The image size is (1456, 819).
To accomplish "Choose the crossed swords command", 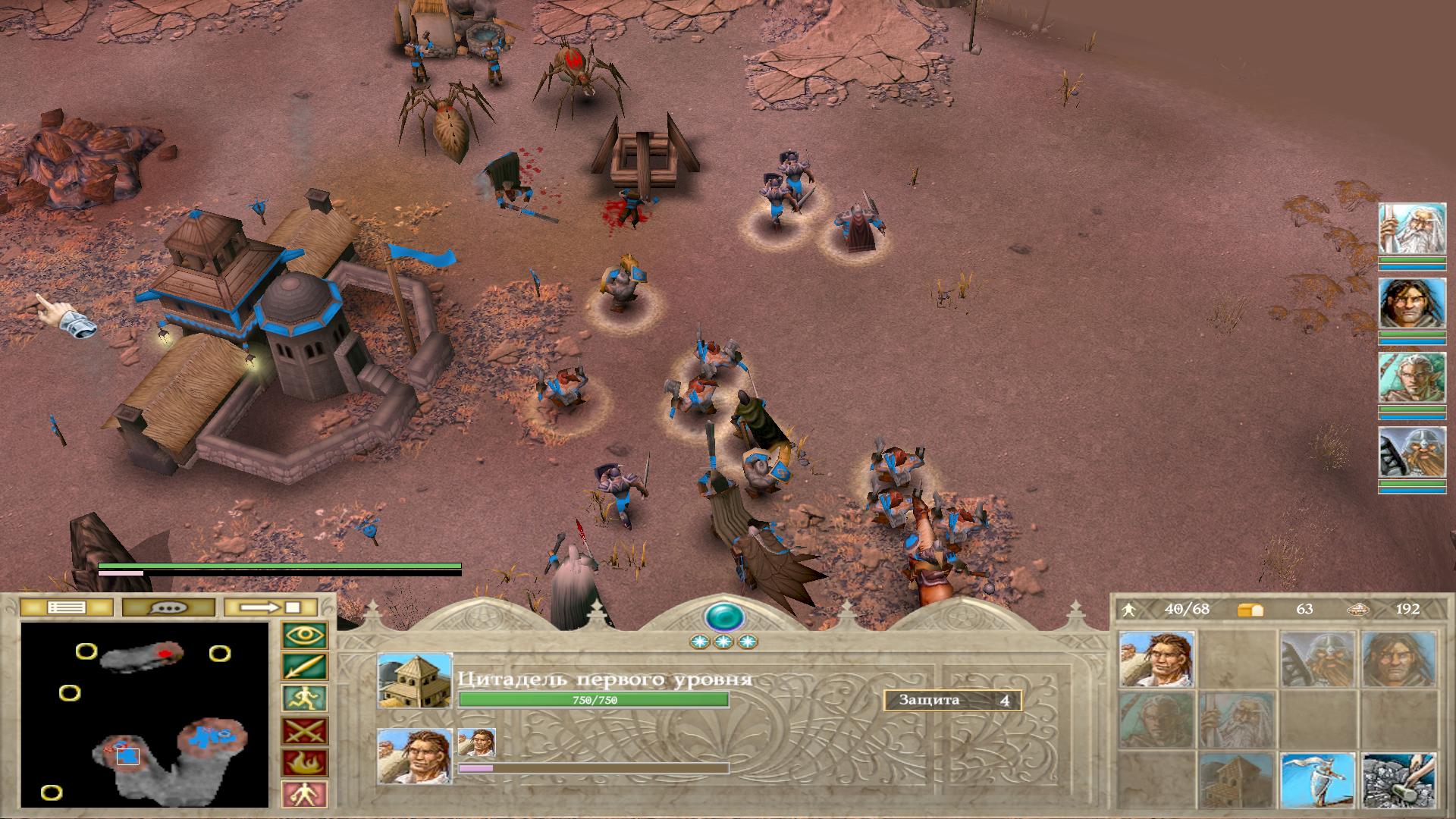I will [305, 731].
